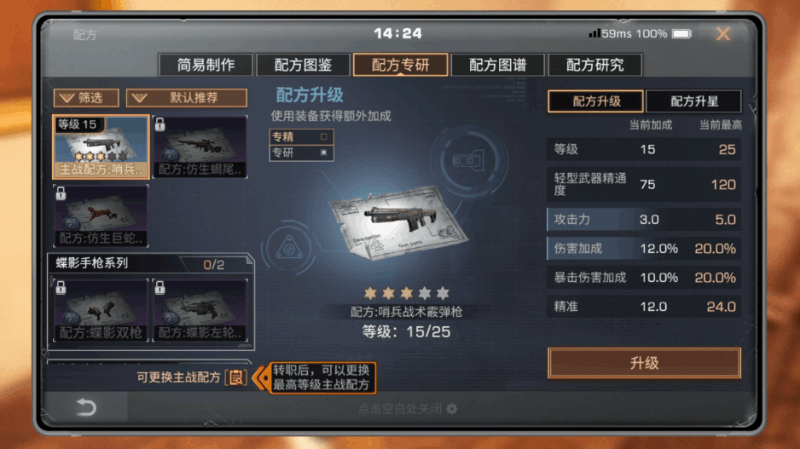The height and width of the screenshot is (449, 800).
Task: Select the level 15 哨兵 shotgun recipe
Action: (x=101, y=146)
